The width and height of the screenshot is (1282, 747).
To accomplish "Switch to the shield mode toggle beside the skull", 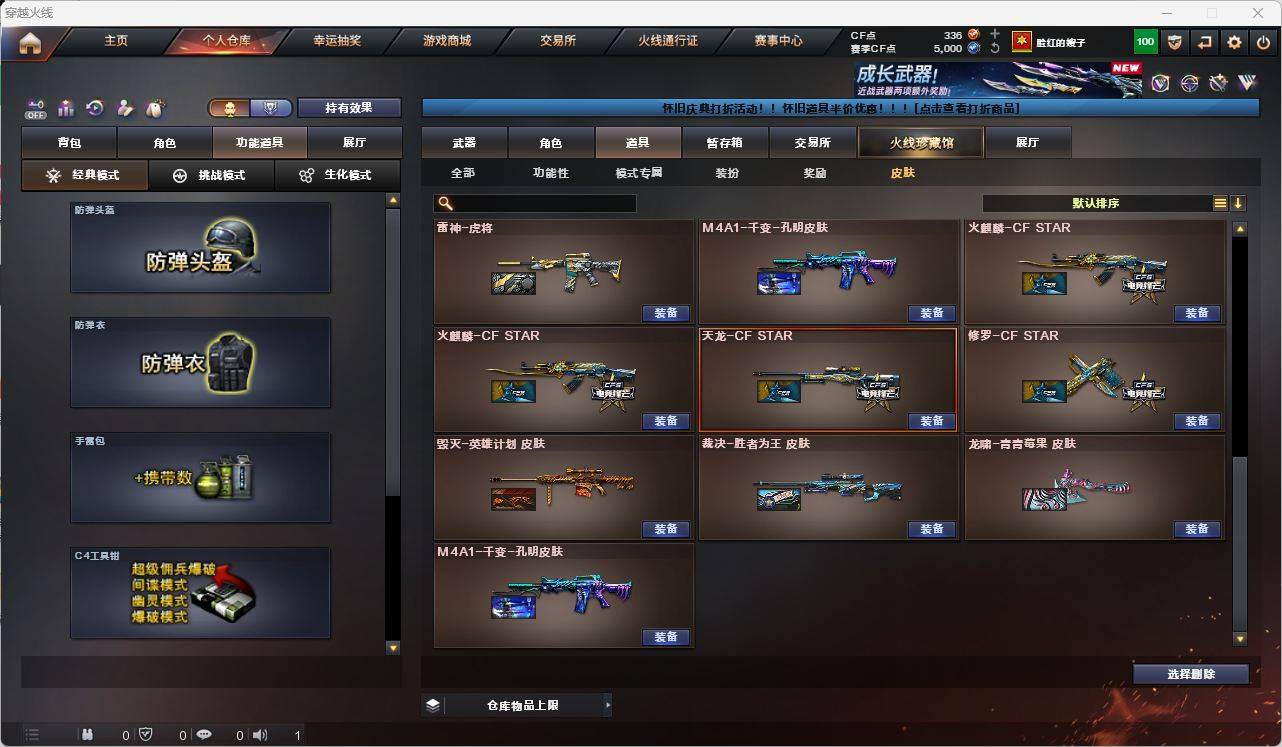I will coord(271,107).
